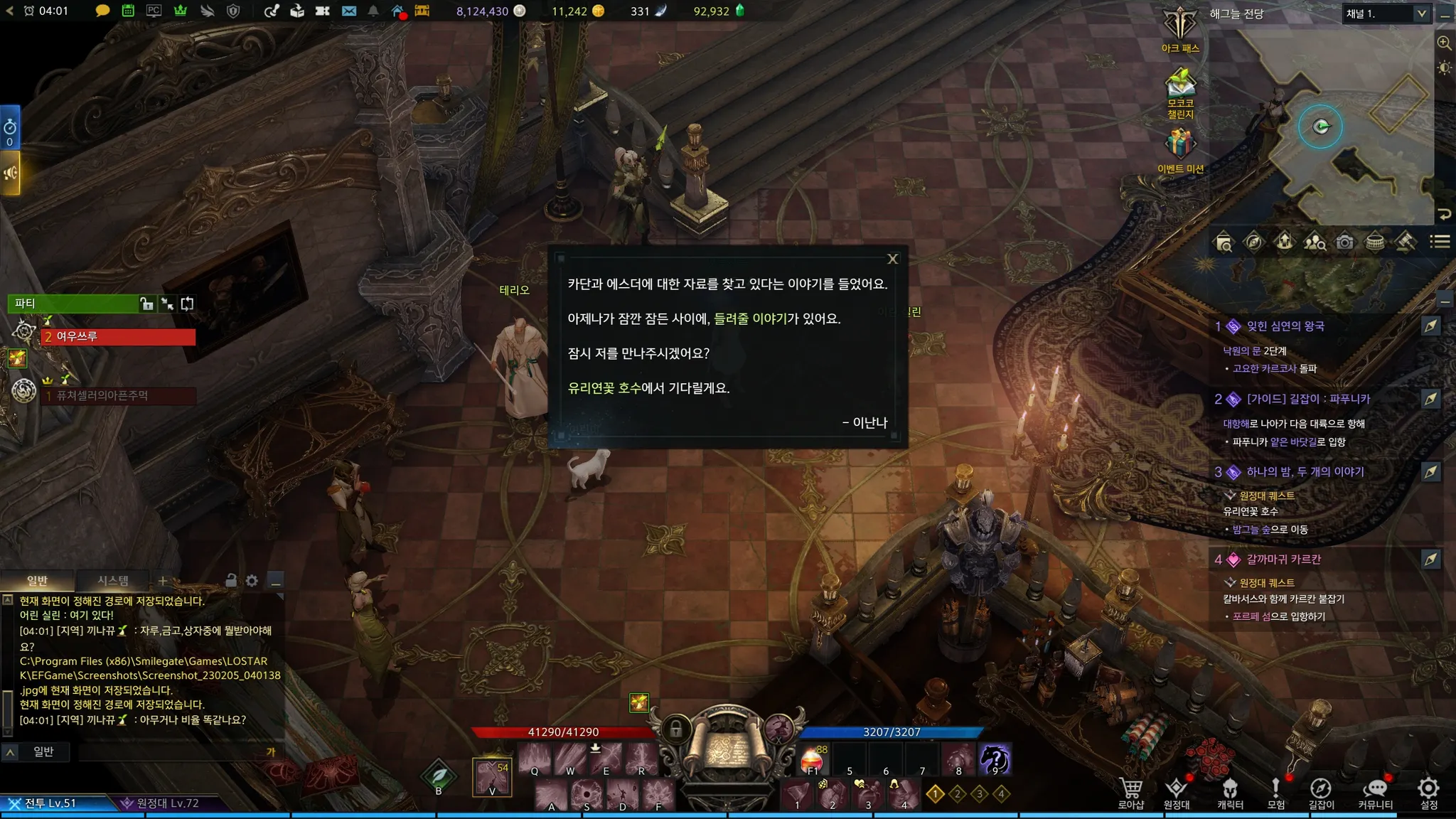Select the 갈까마귀 카르칸 quest entry

click(x=1283, y=560)
